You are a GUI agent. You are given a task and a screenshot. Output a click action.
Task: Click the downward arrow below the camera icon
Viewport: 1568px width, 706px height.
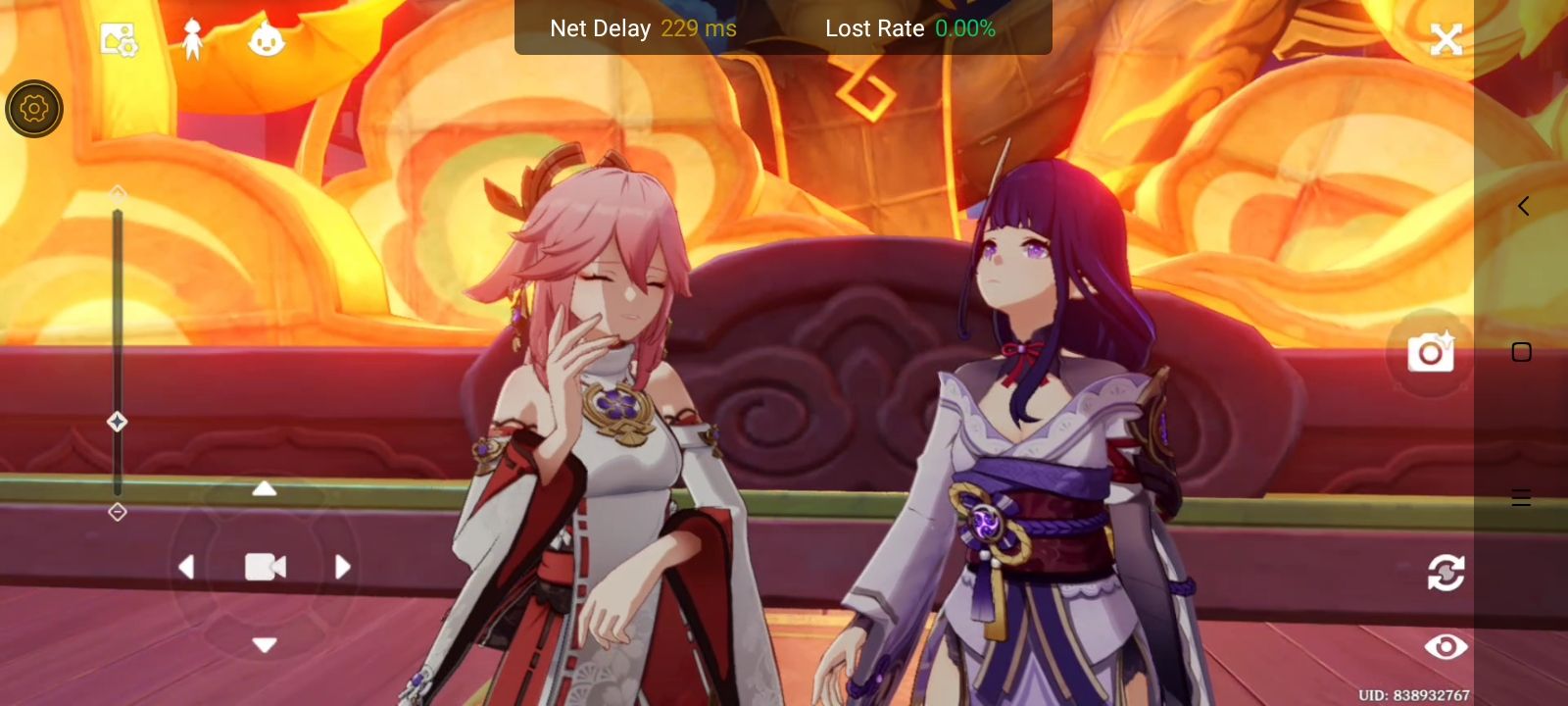click(x=265, y=645)
